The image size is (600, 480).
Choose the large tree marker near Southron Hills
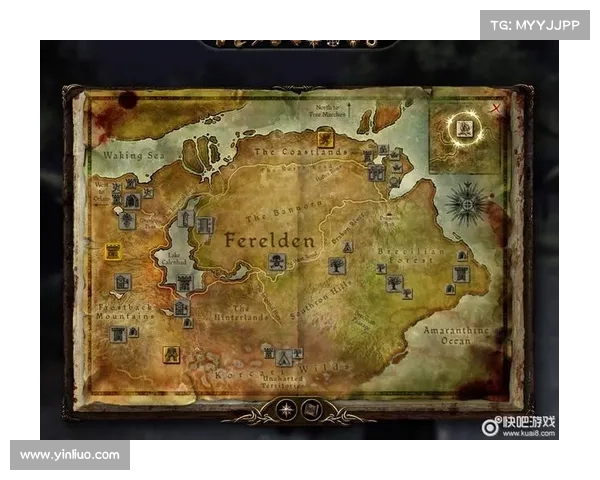[x=337, y=266]
